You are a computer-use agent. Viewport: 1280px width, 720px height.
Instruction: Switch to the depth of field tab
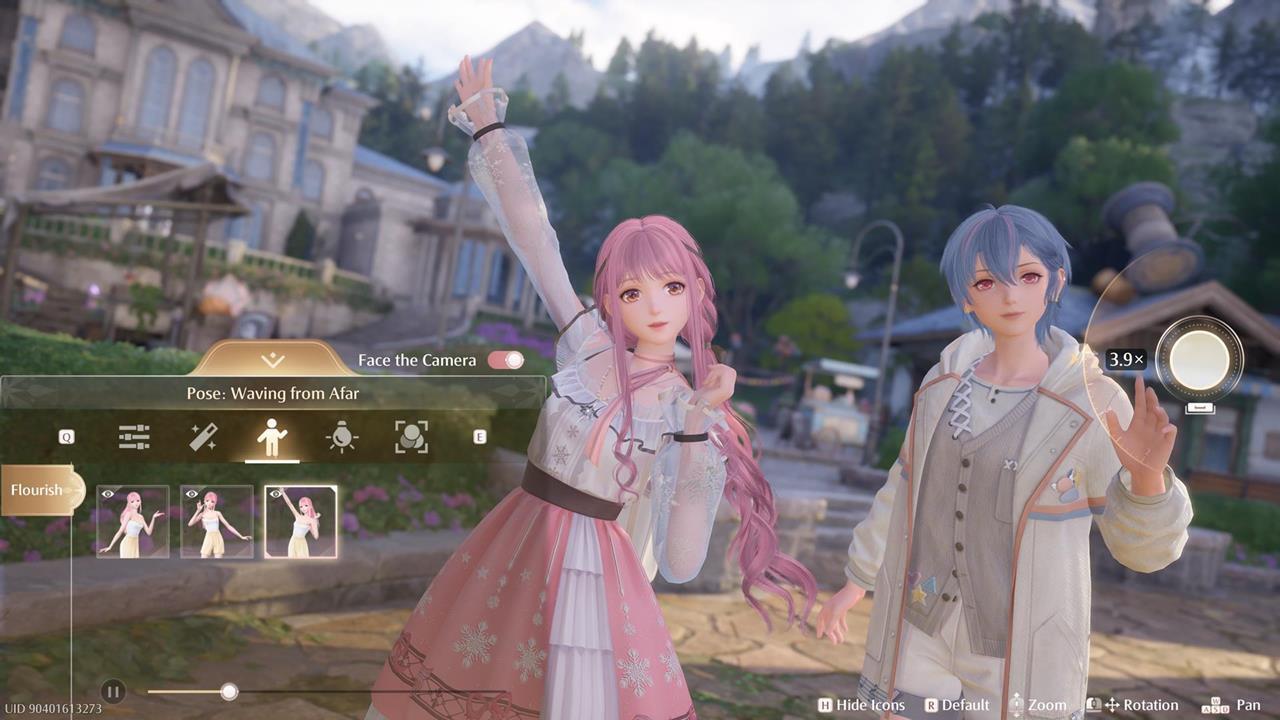tap(410, 437)
